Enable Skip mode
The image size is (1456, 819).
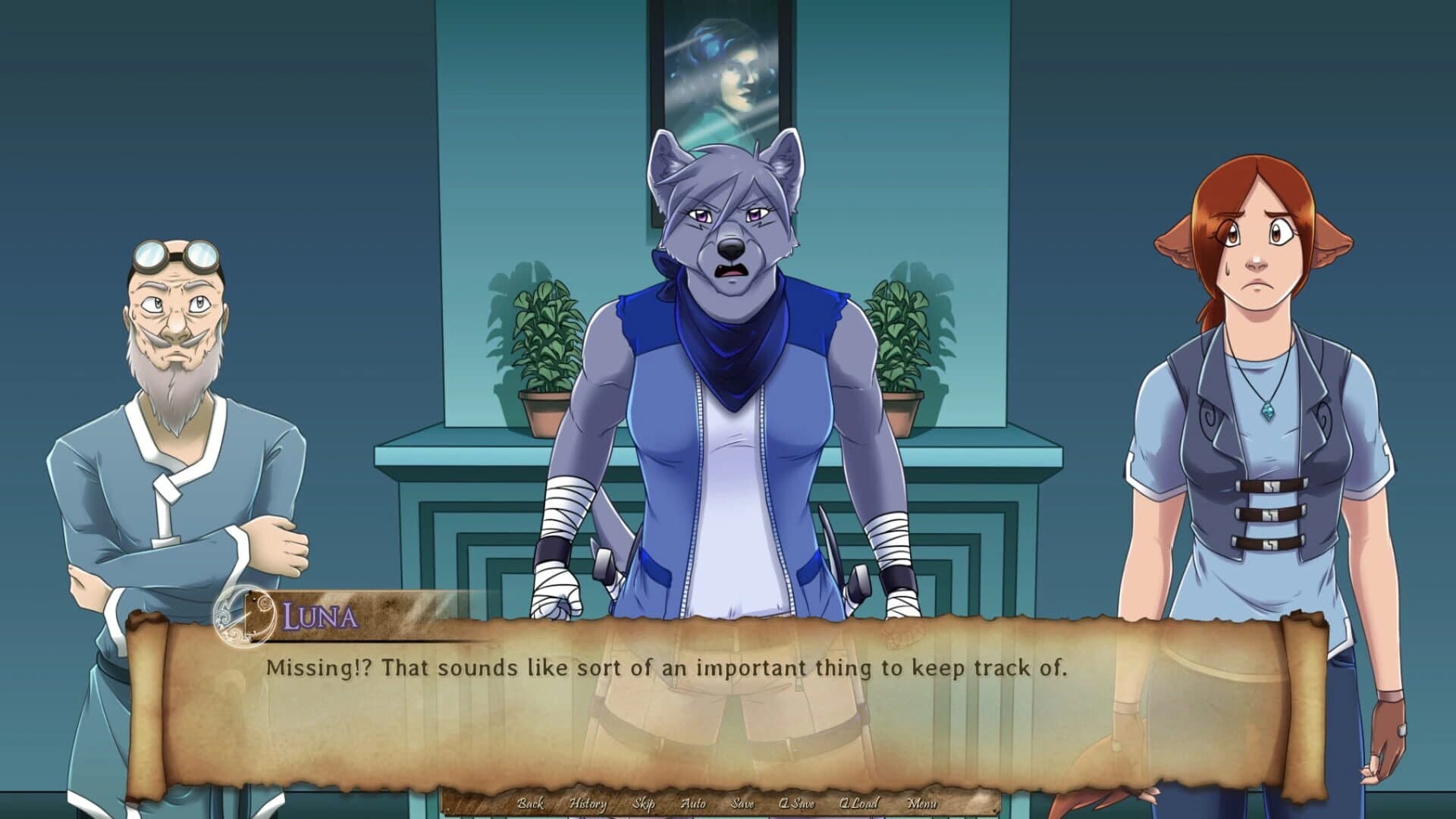644,805
